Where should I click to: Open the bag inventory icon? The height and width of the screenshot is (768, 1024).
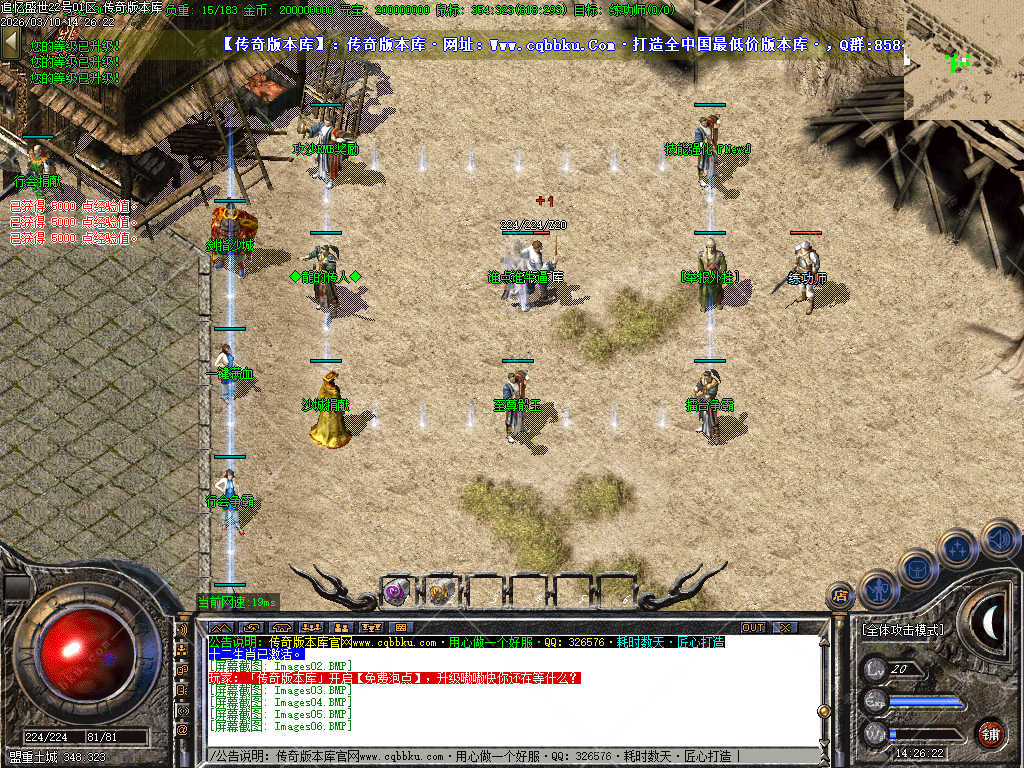click(x=917, y=569)
